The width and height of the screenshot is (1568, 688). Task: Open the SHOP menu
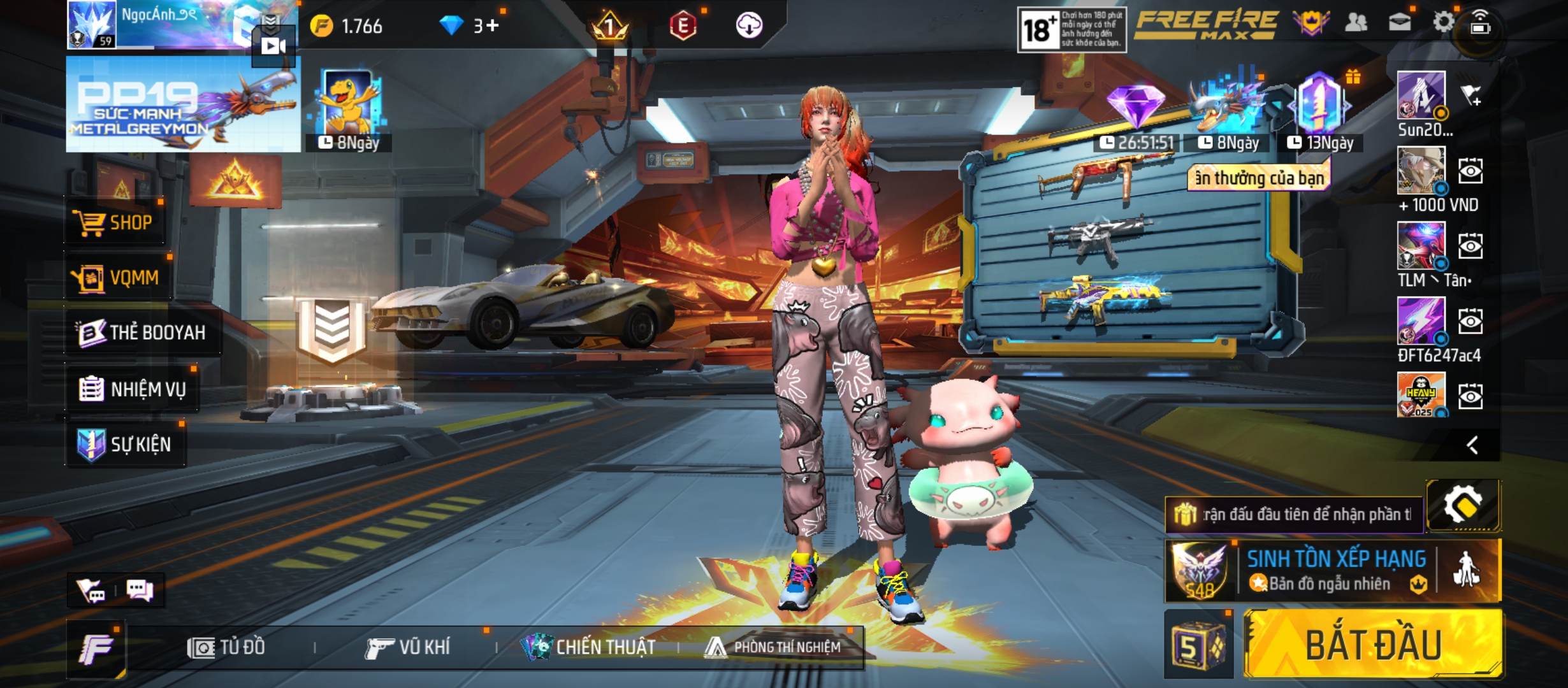coord(115,222)
